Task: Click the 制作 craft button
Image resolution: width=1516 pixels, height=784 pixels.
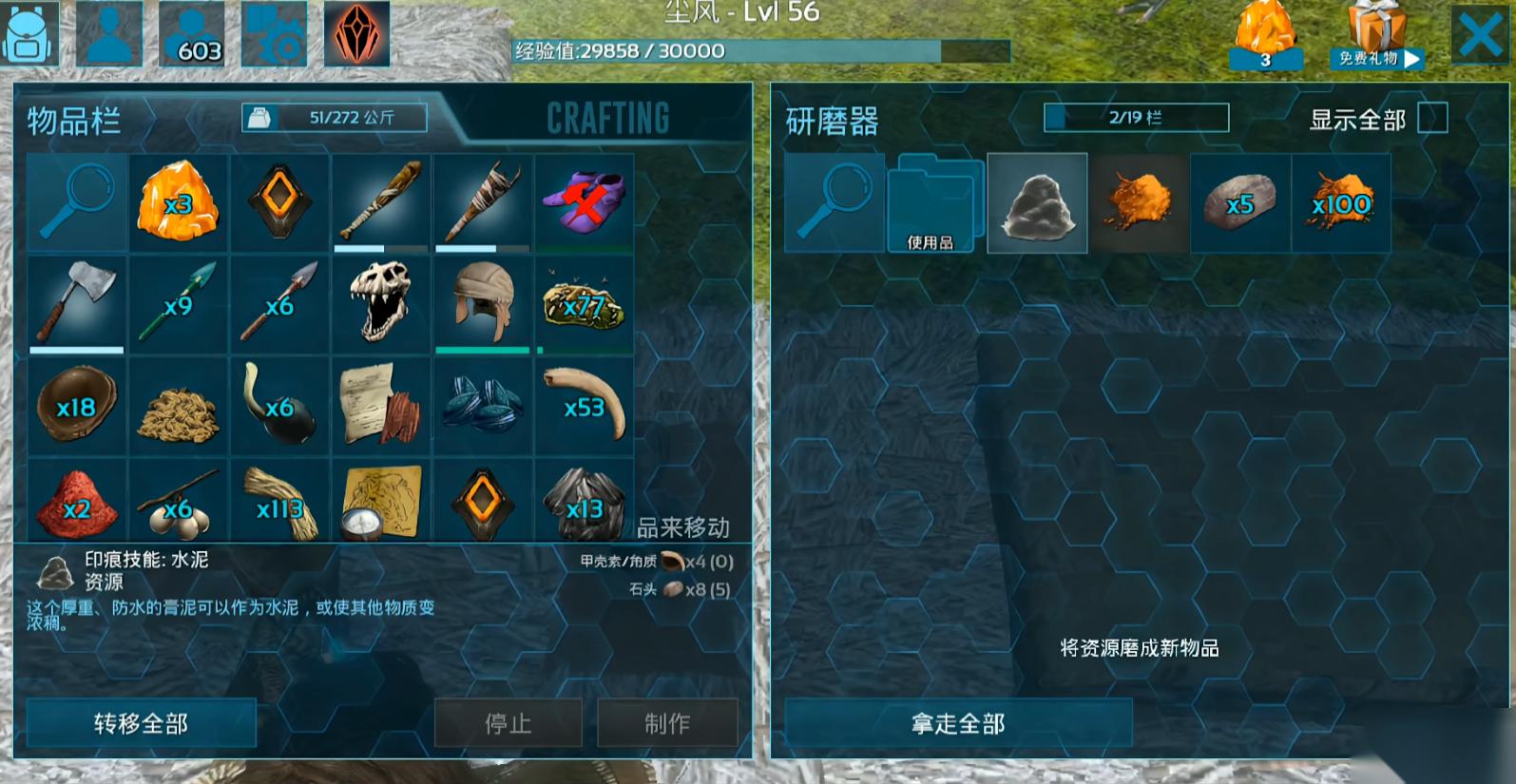Action: click(x=666, y=723)
